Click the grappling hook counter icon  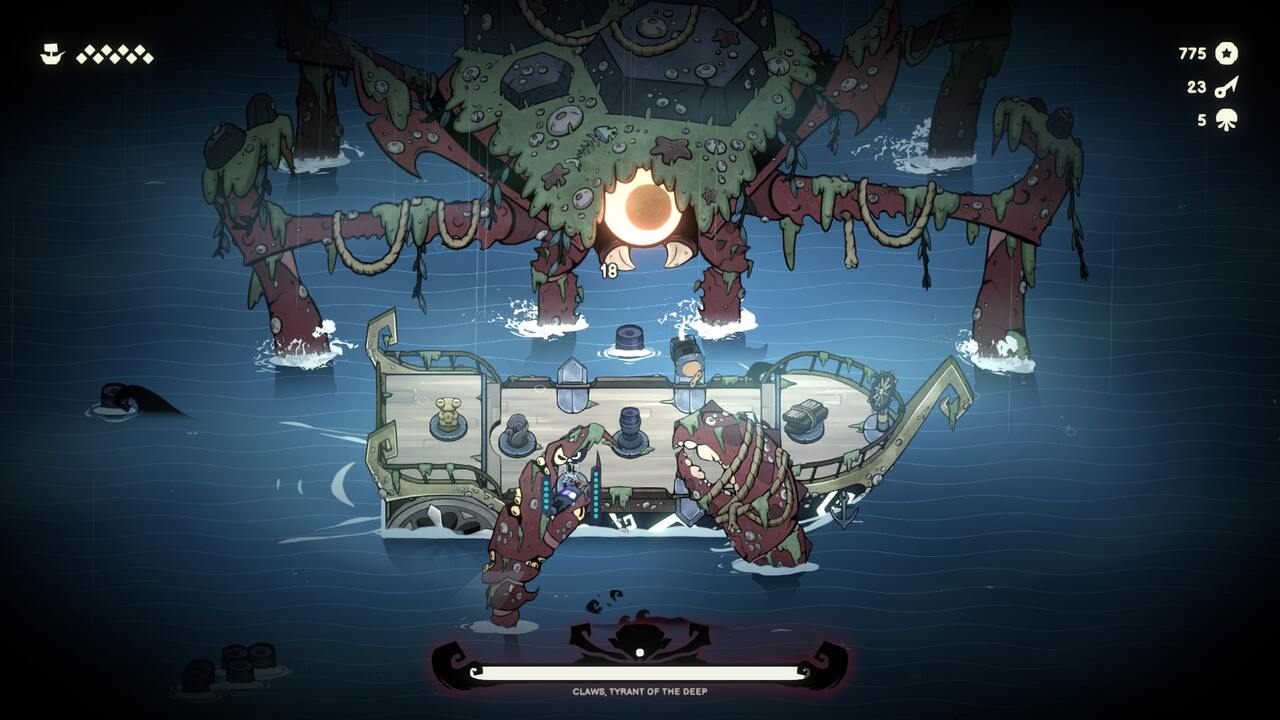1228,89
